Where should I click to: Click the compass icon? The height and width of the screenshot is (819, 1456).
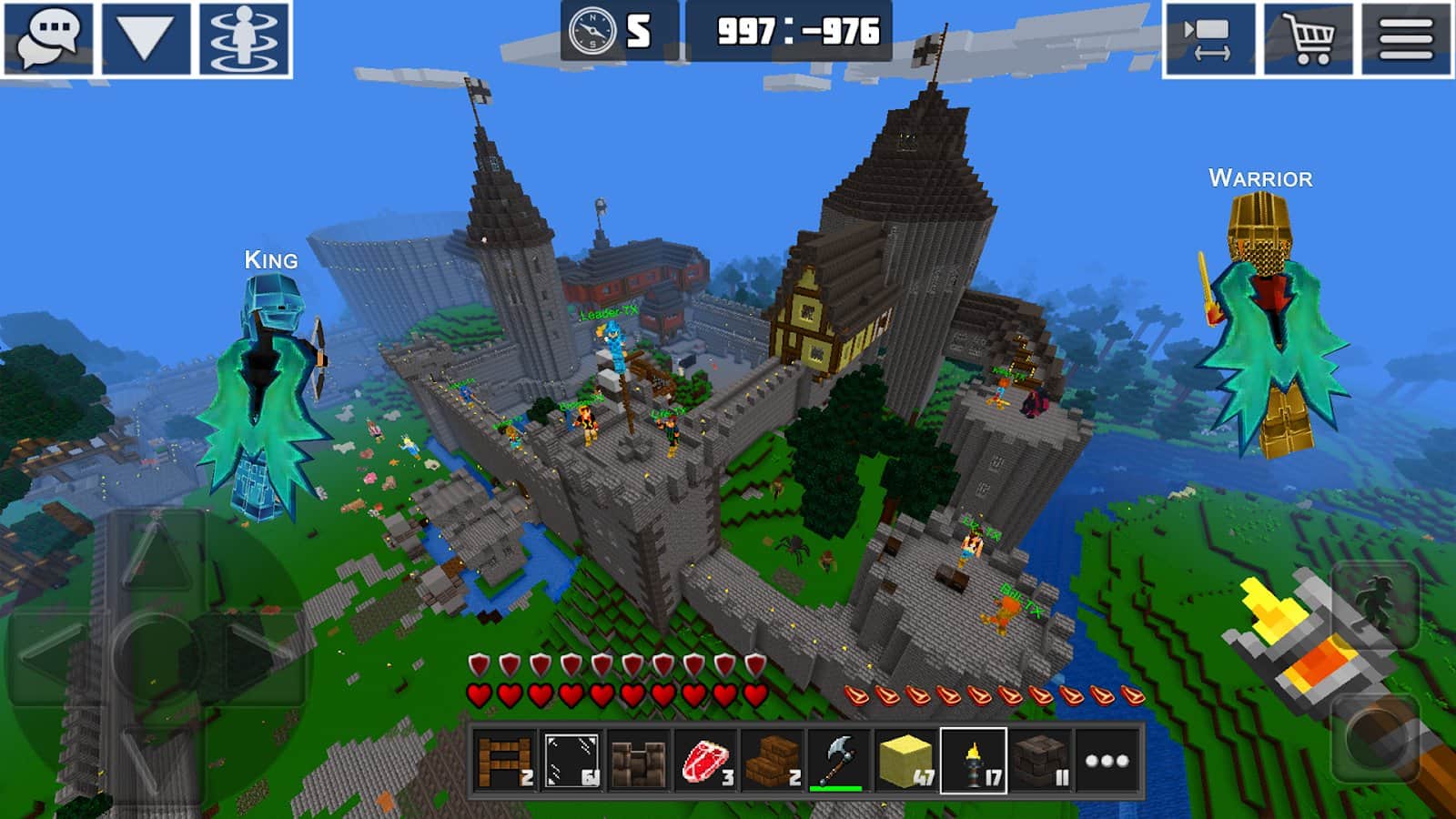592,32
